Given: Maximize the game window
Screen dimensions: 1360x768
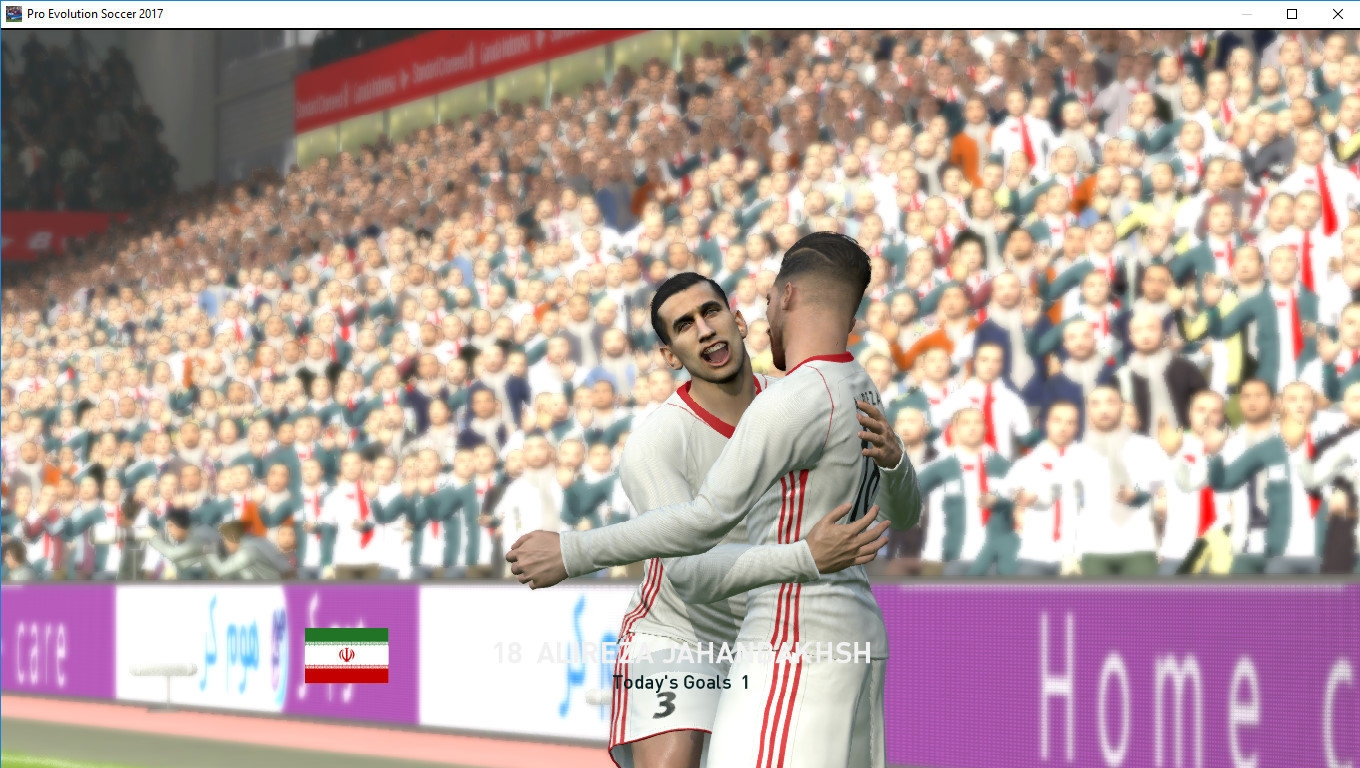Looking at the screenshot, I should point(1291,14).
